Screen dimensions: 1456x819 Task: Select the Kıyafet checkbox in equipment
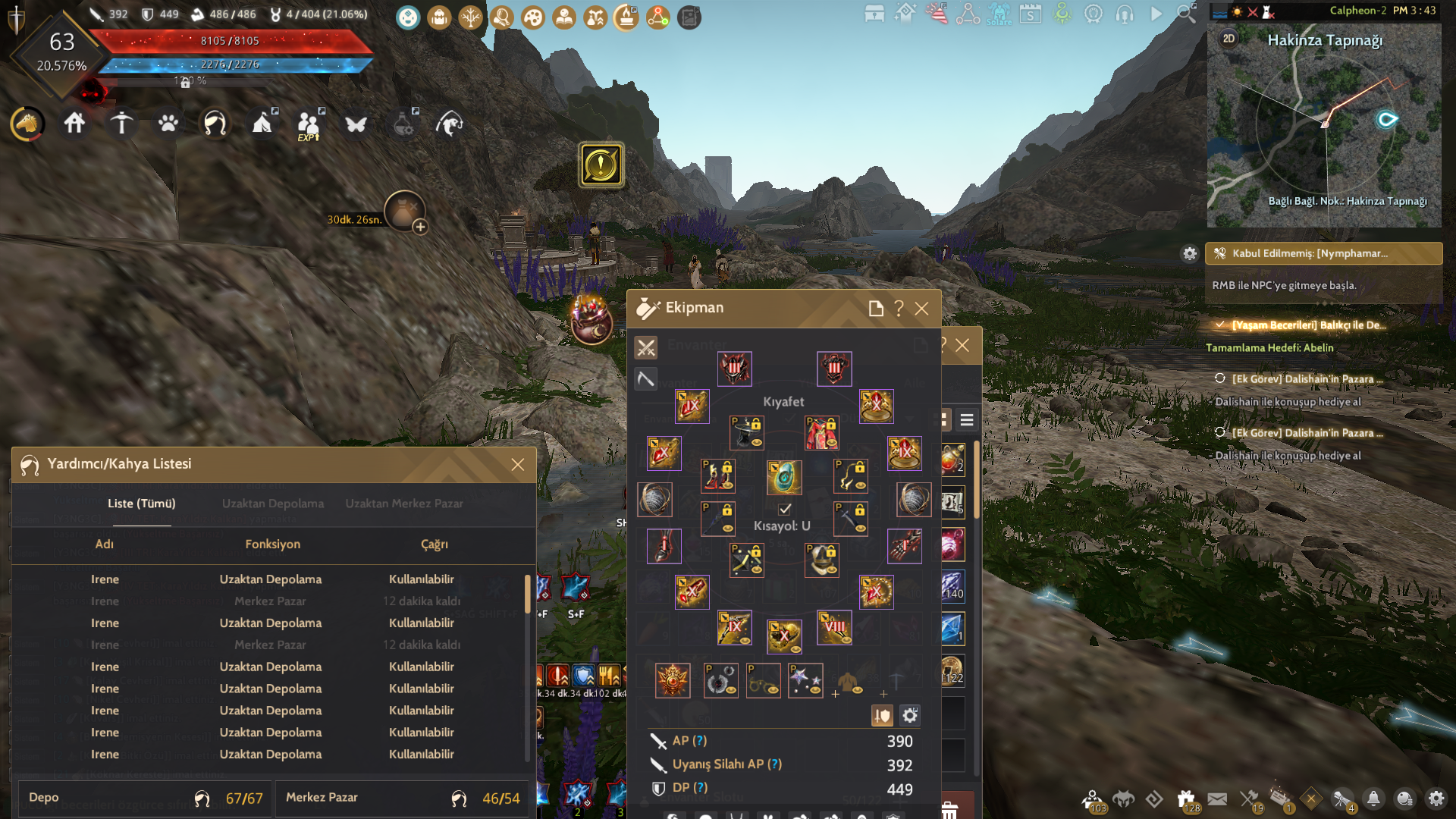point(785,510)
